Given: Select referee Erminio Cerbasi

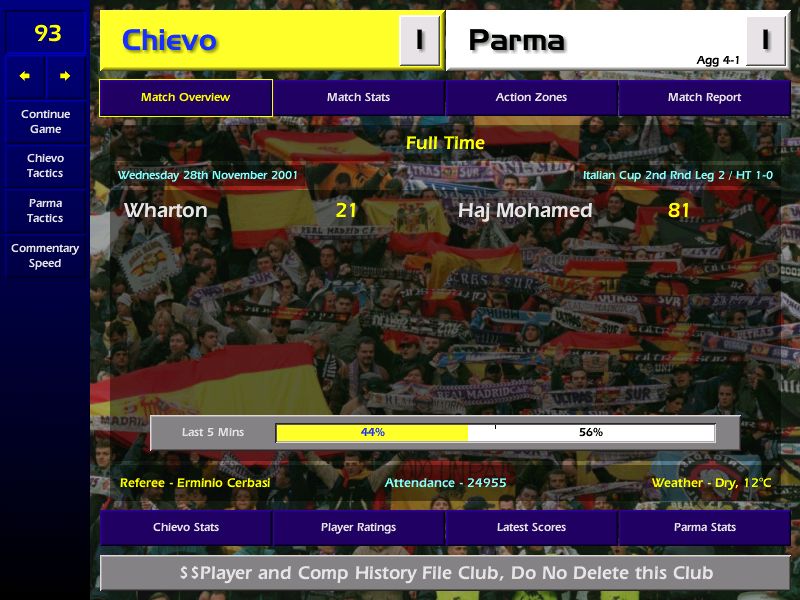Looking at the screenshot, I should 195,483.
